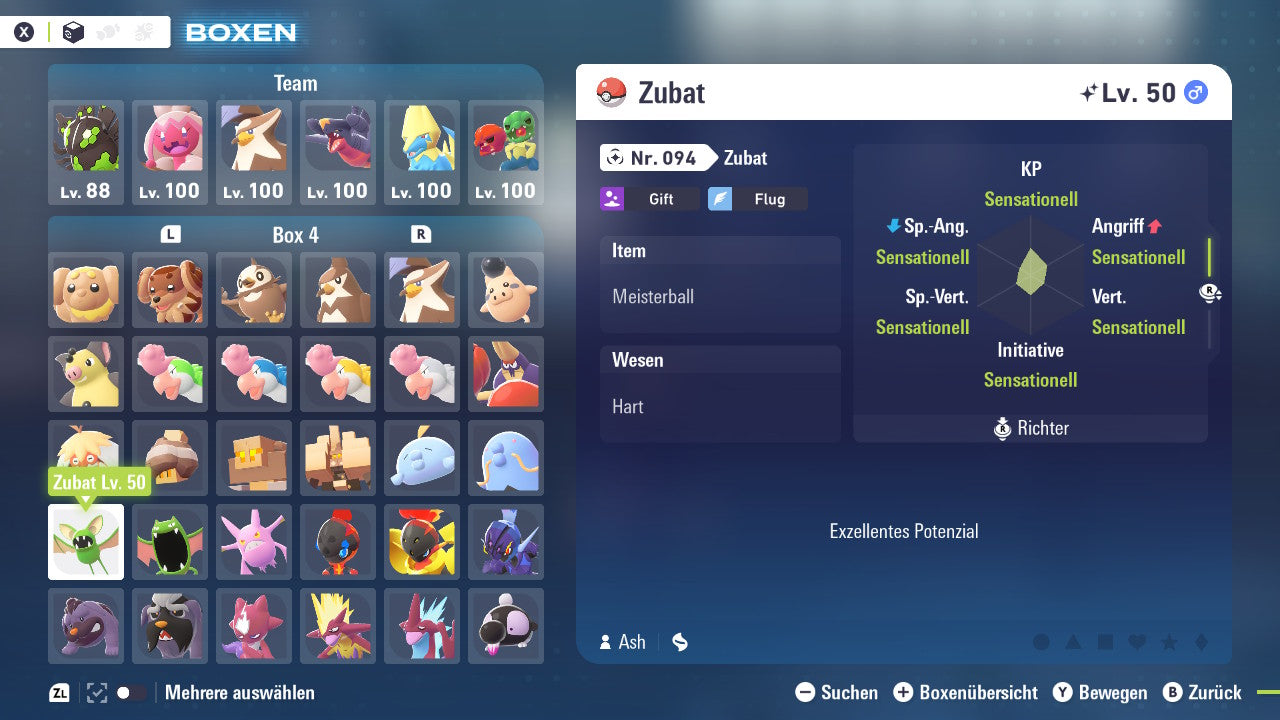Select the Boxen cube icon at the top
This screenshot has height=720, width=1280.
click(x=72, y=31)
